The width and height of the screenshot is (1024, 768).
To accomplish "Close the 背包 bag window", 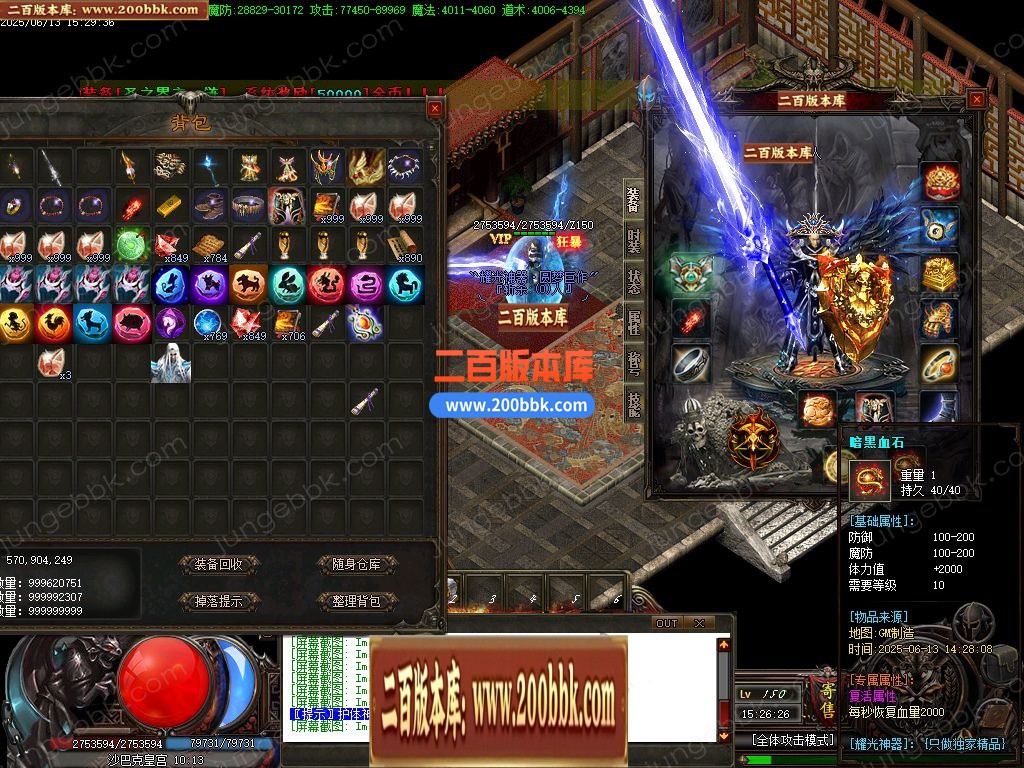I will [x=434, y=108].
